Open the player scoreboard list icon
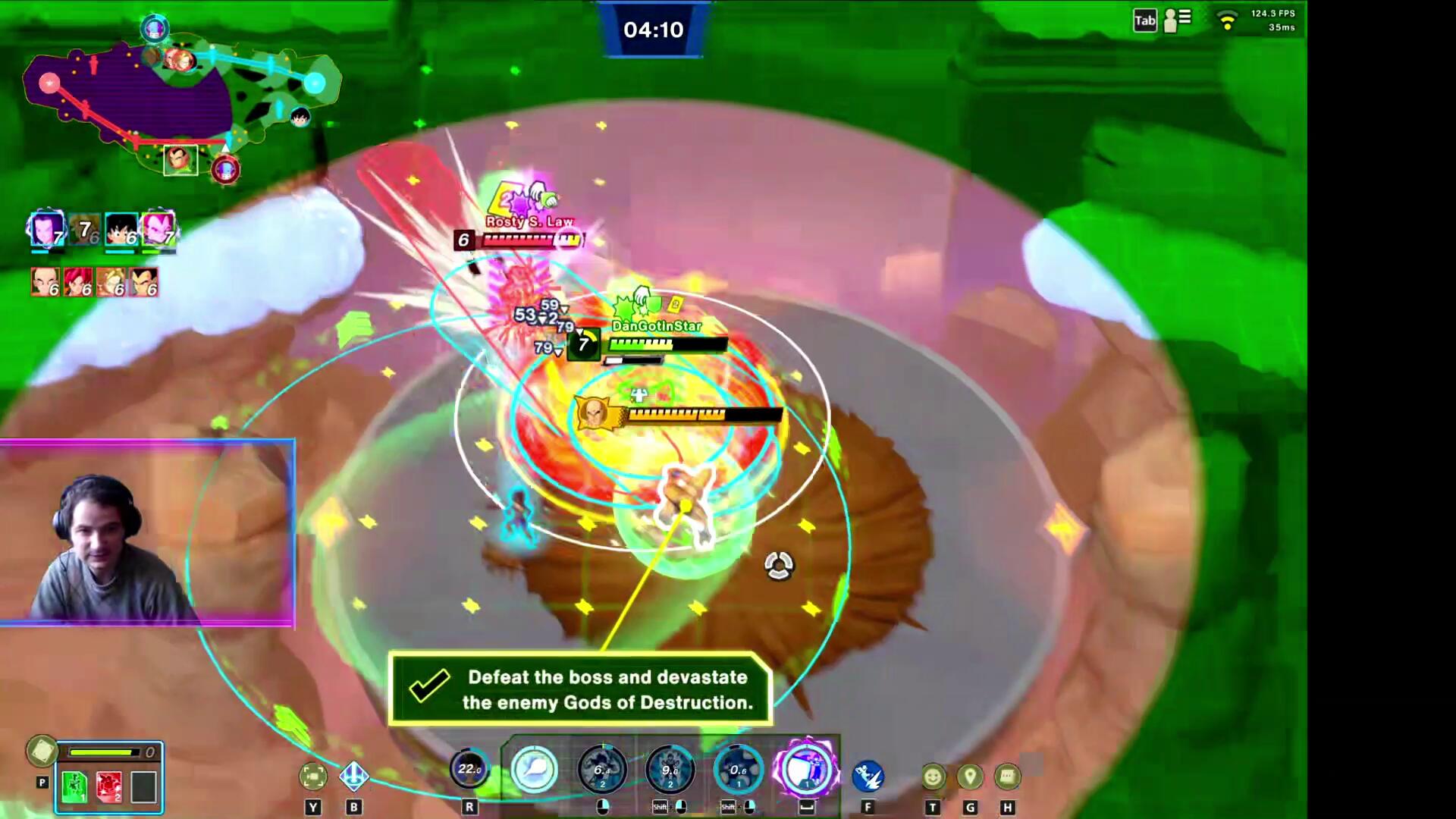 pos(1178,20)
